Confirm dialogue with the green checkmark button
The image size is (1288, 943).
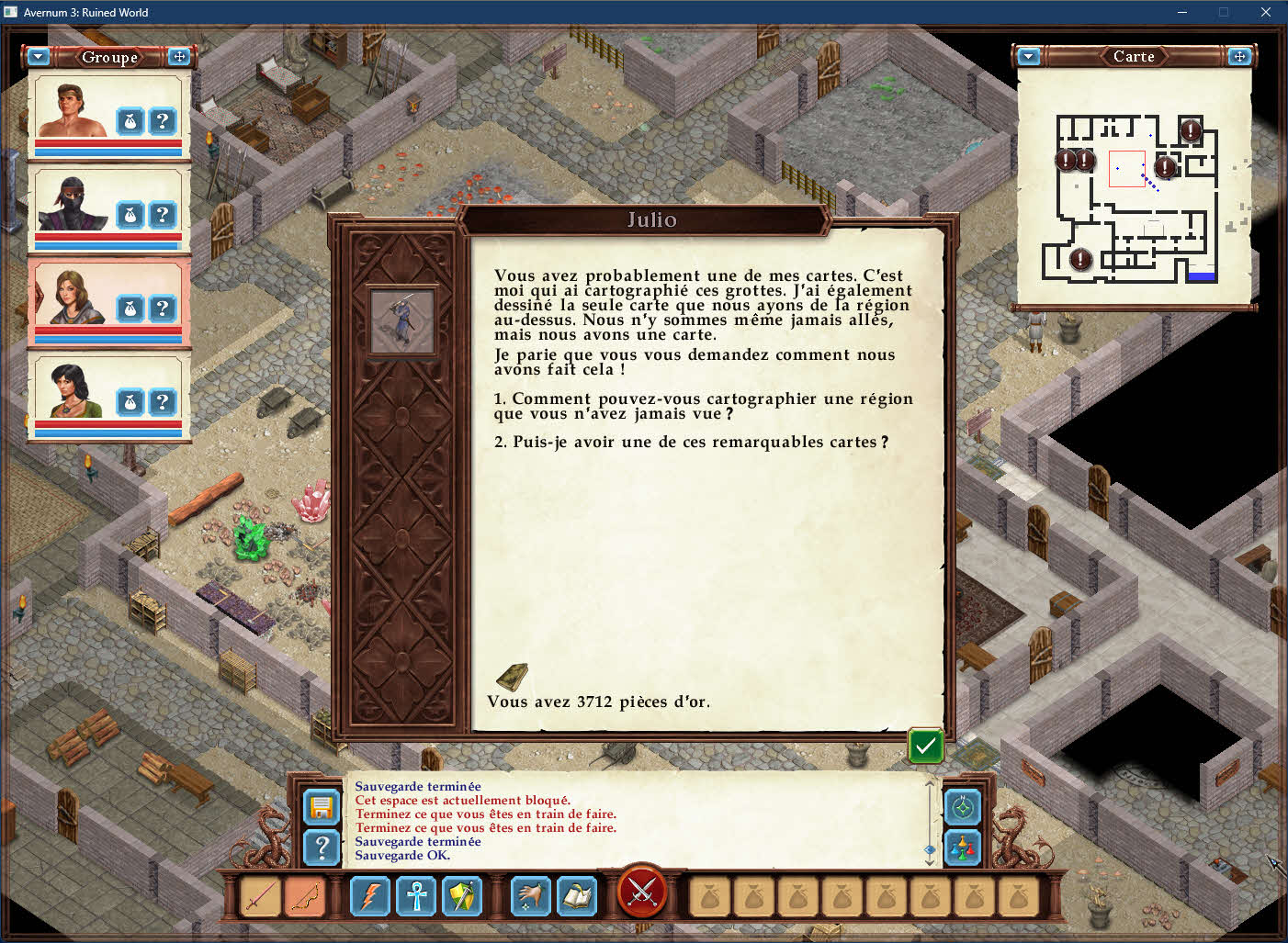click(x=925, y=746)
